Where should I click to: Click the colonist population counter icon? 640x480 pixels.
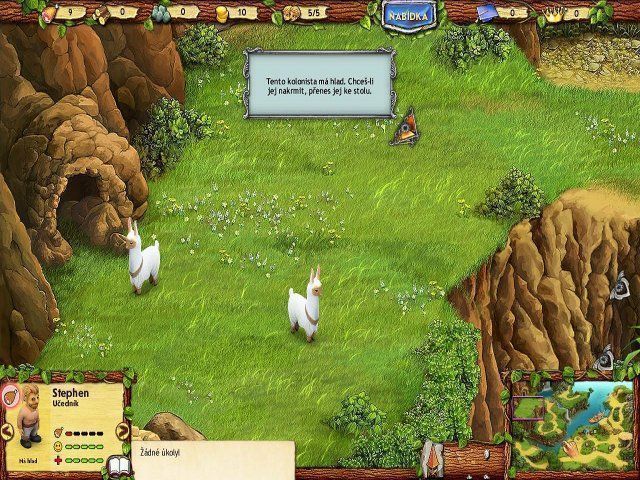[x=290, y=13]
